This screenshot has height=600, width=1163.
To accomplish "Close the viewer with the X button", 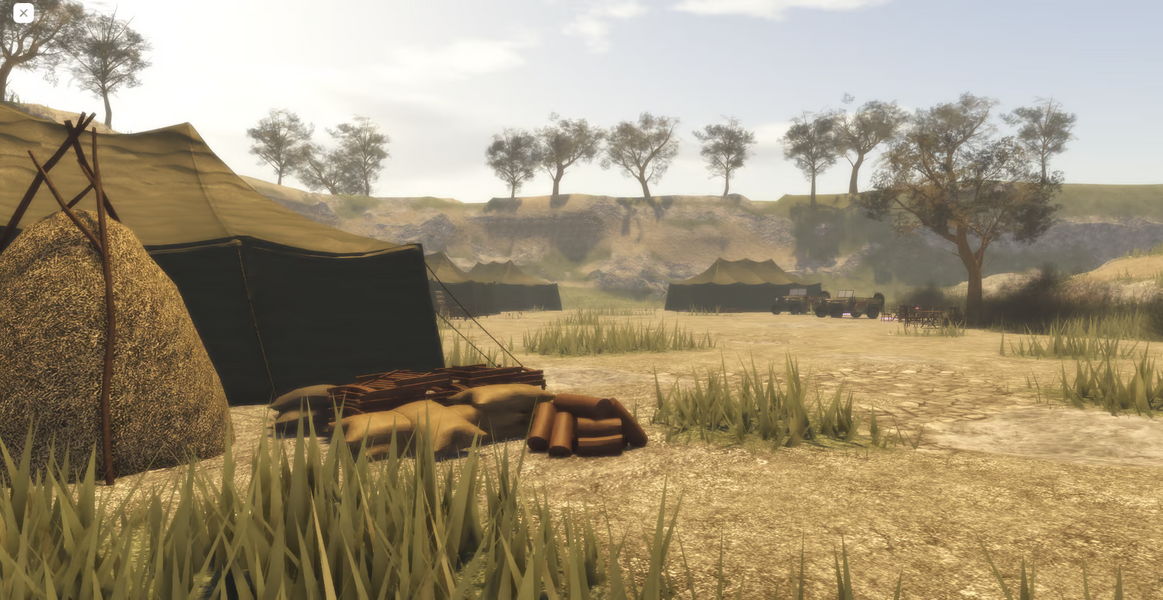I will point(23,13).
